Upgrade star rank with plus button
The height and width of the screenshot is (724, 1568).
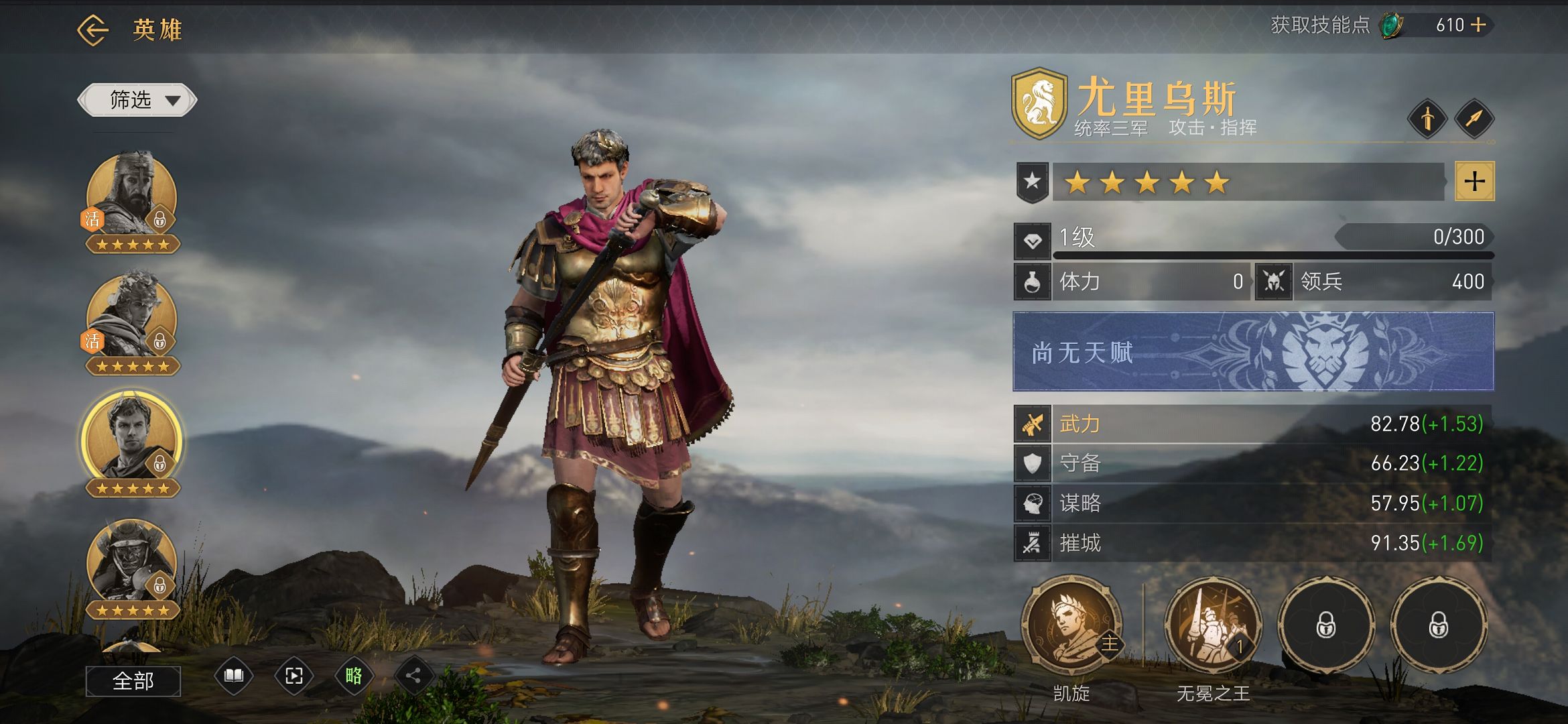point(1474,181)
